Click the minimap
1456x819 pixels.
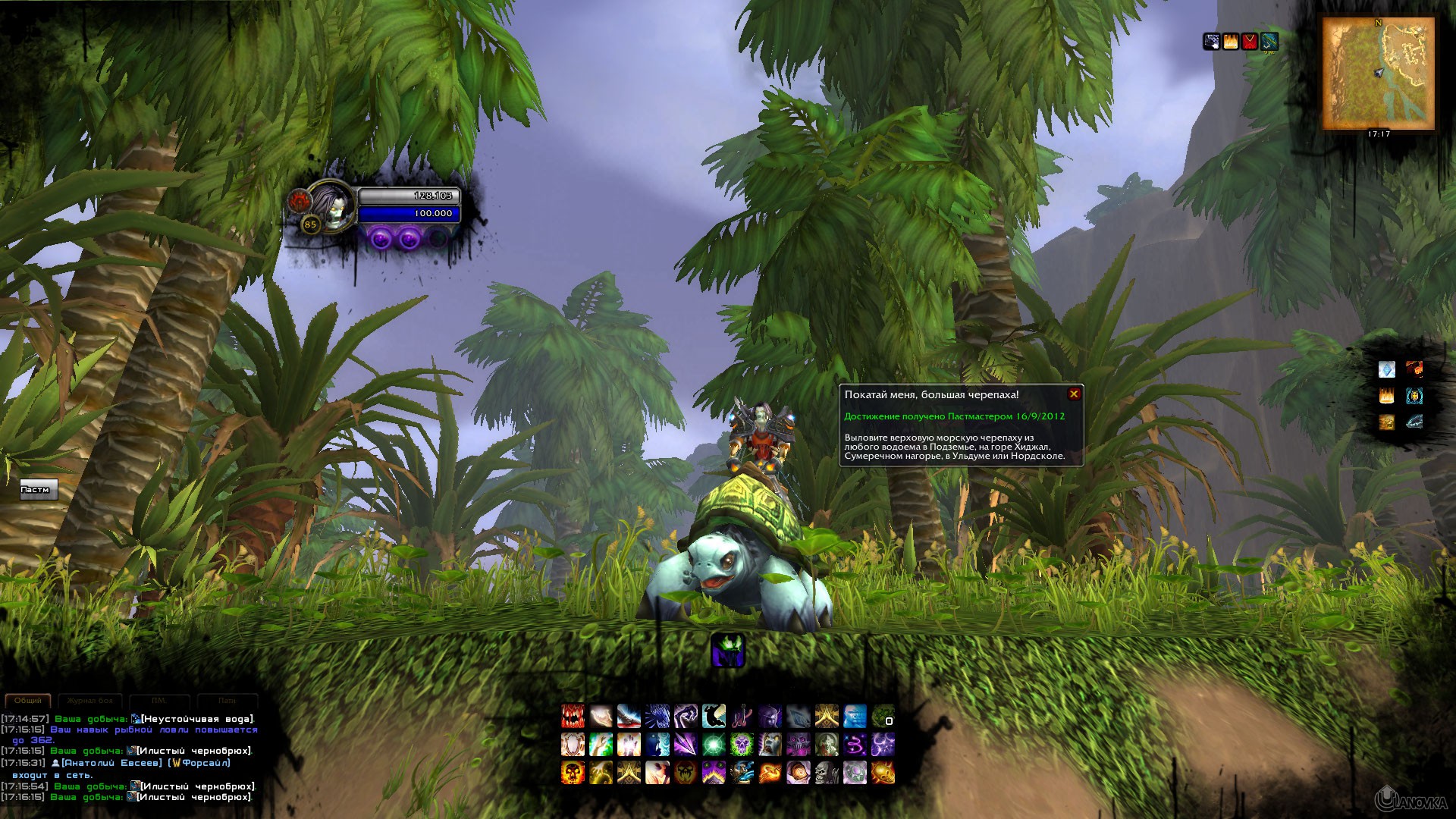(1378, 74)
